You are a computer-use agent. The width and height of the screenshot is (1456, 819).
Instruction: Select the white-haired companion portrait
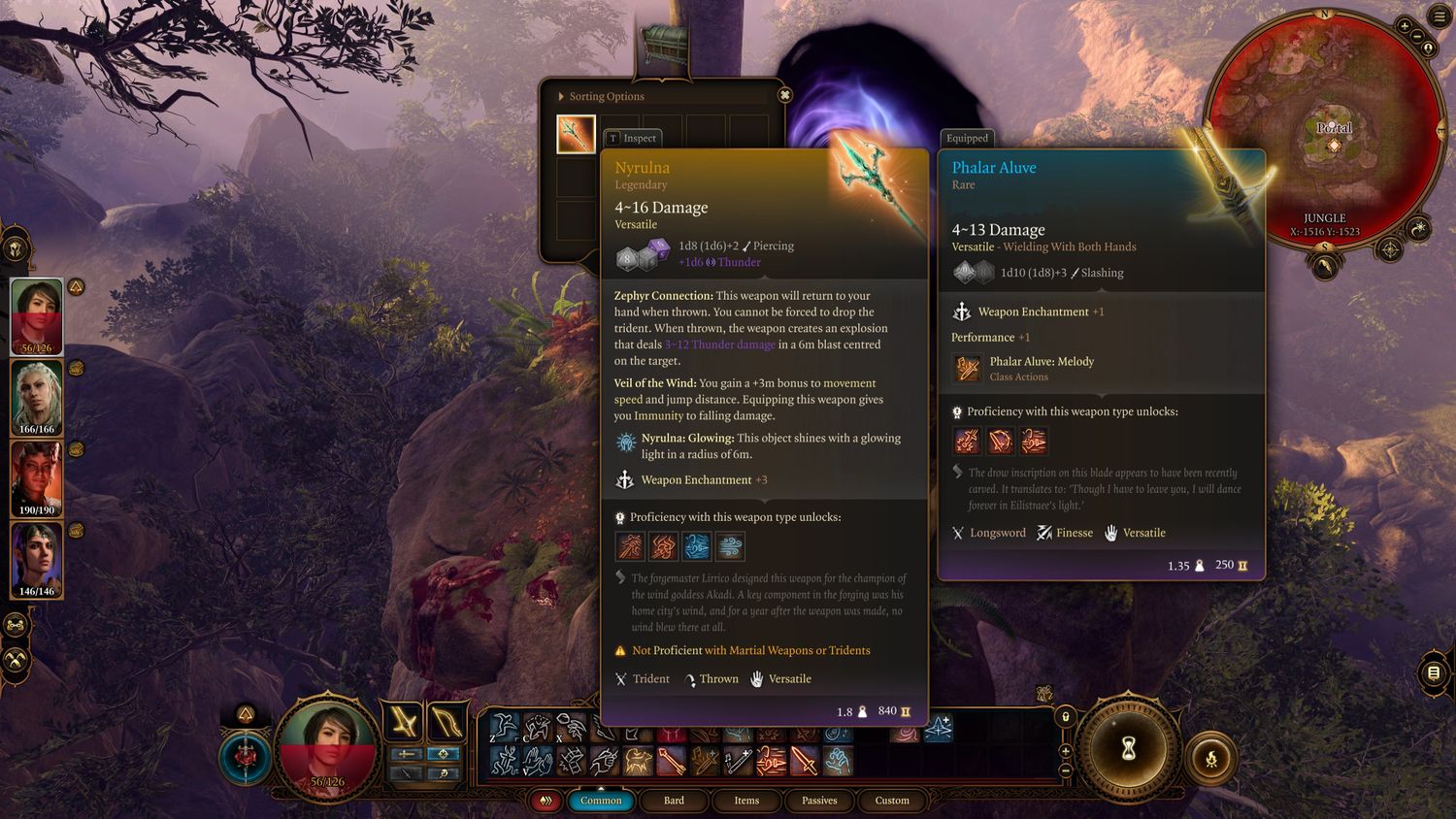point(37,397)
